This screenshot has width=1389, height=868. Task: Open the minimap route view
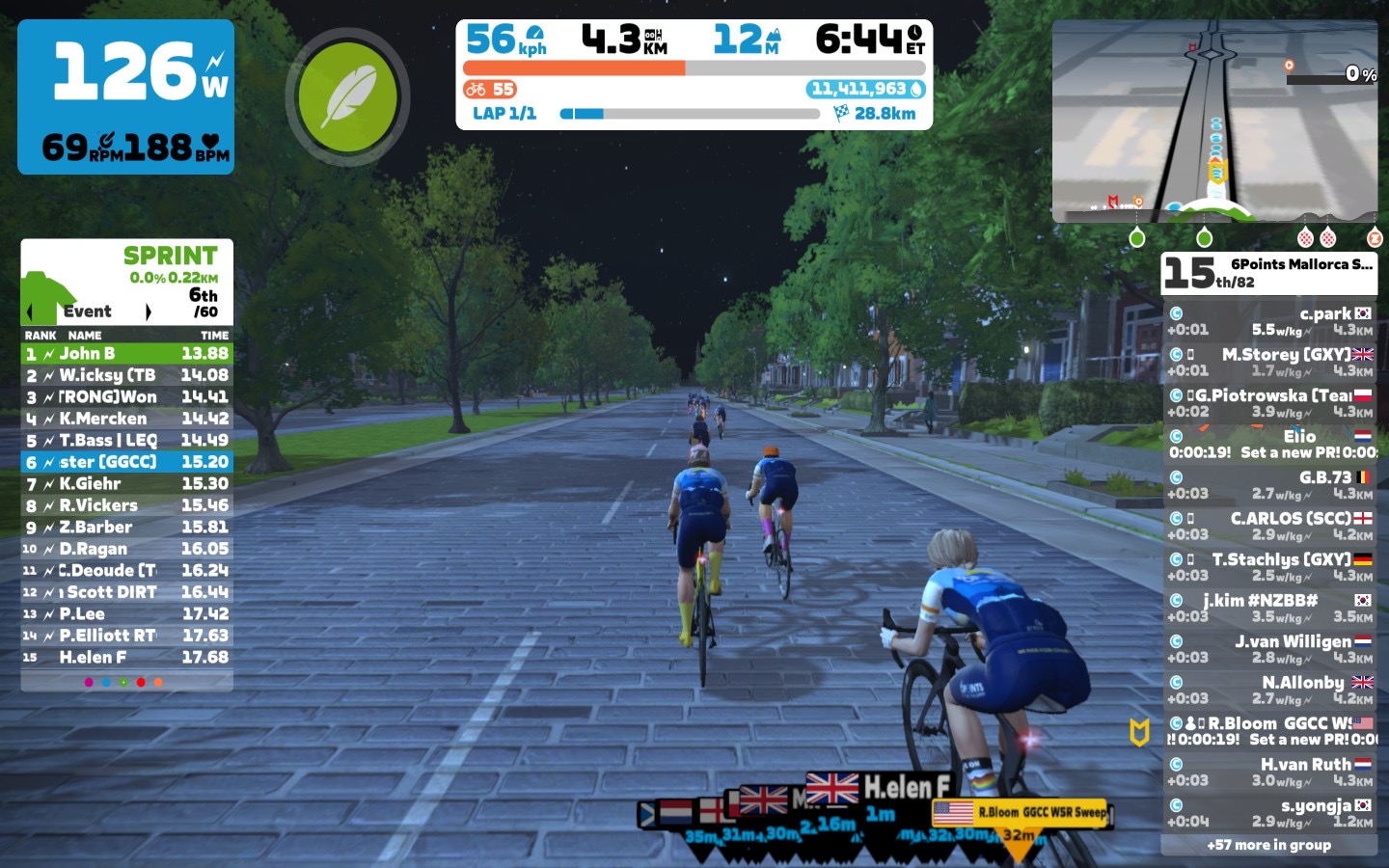point(1214,122)
